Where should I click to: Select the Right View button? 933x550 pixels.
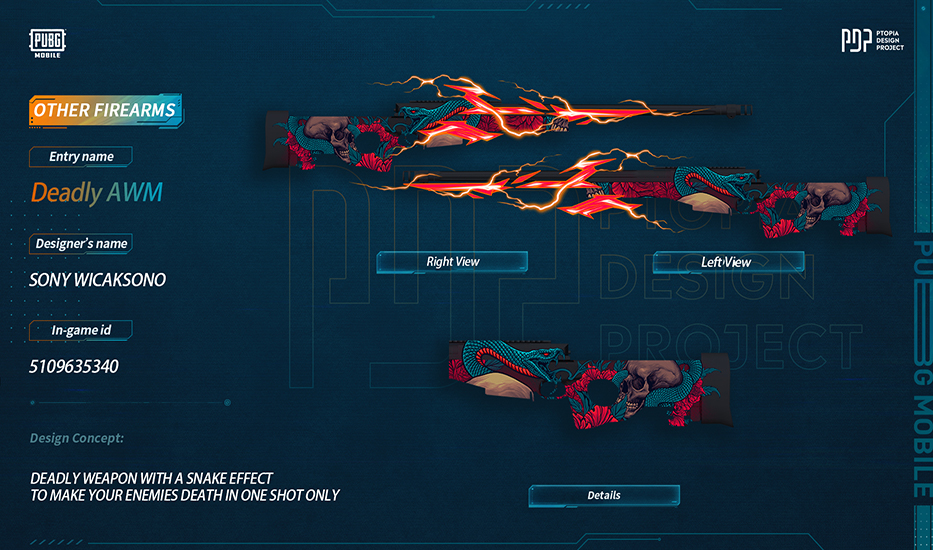(x=452, y=262)
